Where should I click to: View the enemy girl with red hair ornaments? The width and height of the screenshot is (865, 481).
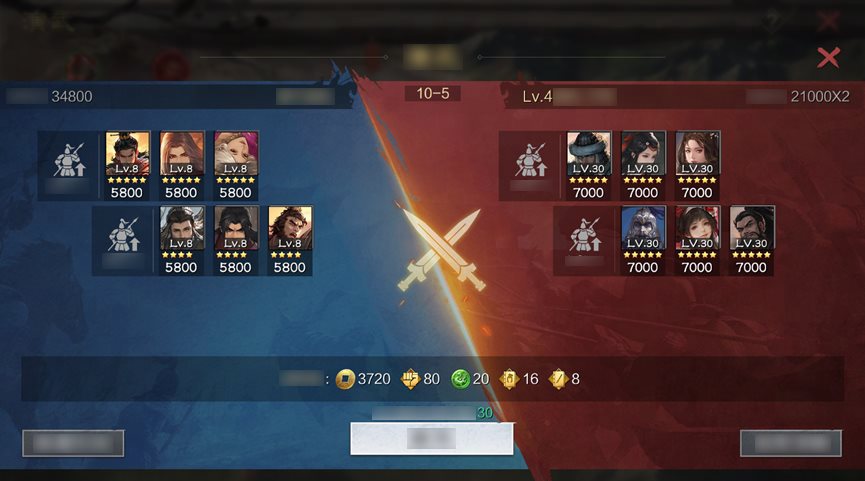point(697,228)
